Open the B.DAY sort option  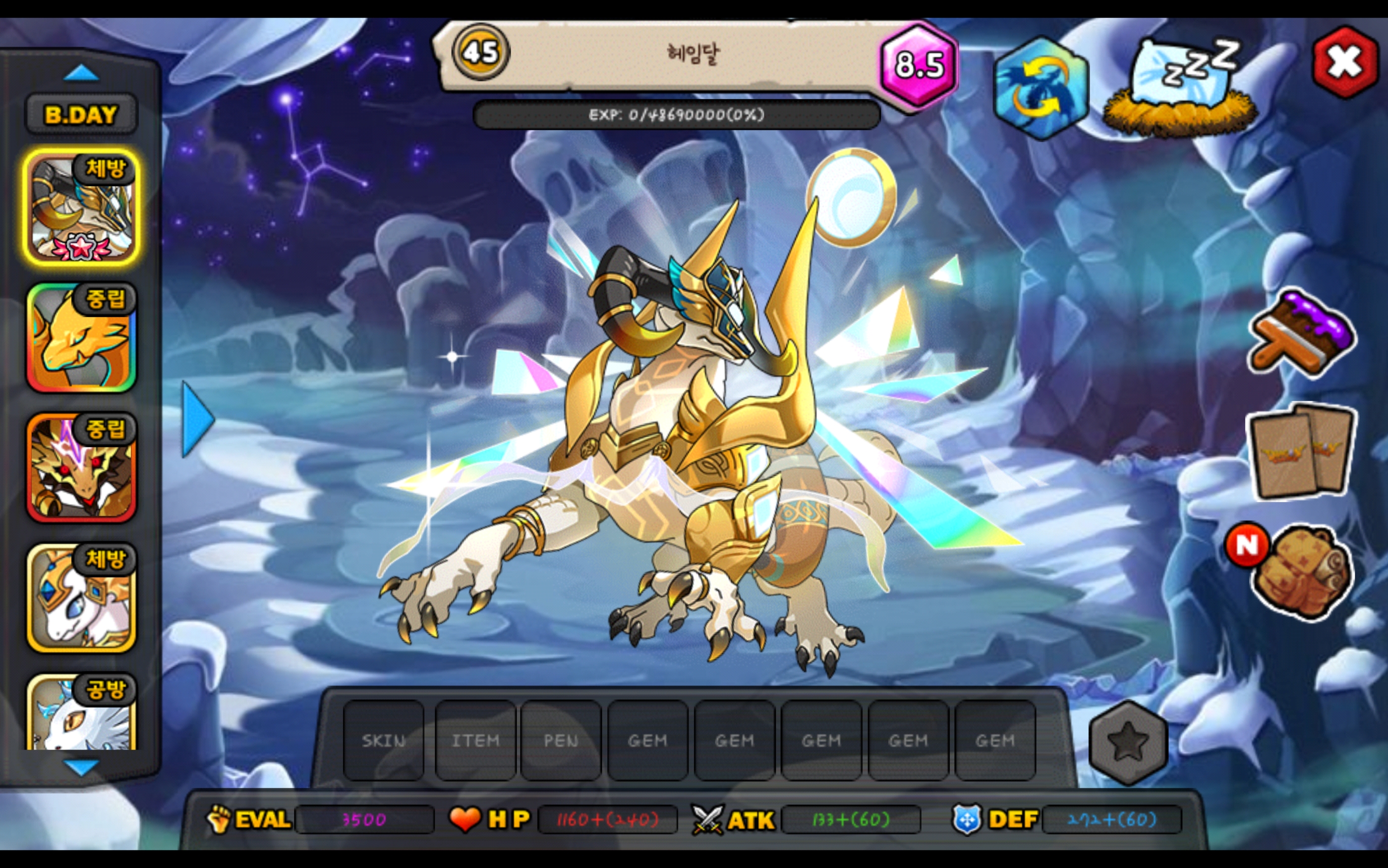coord(81,115)
